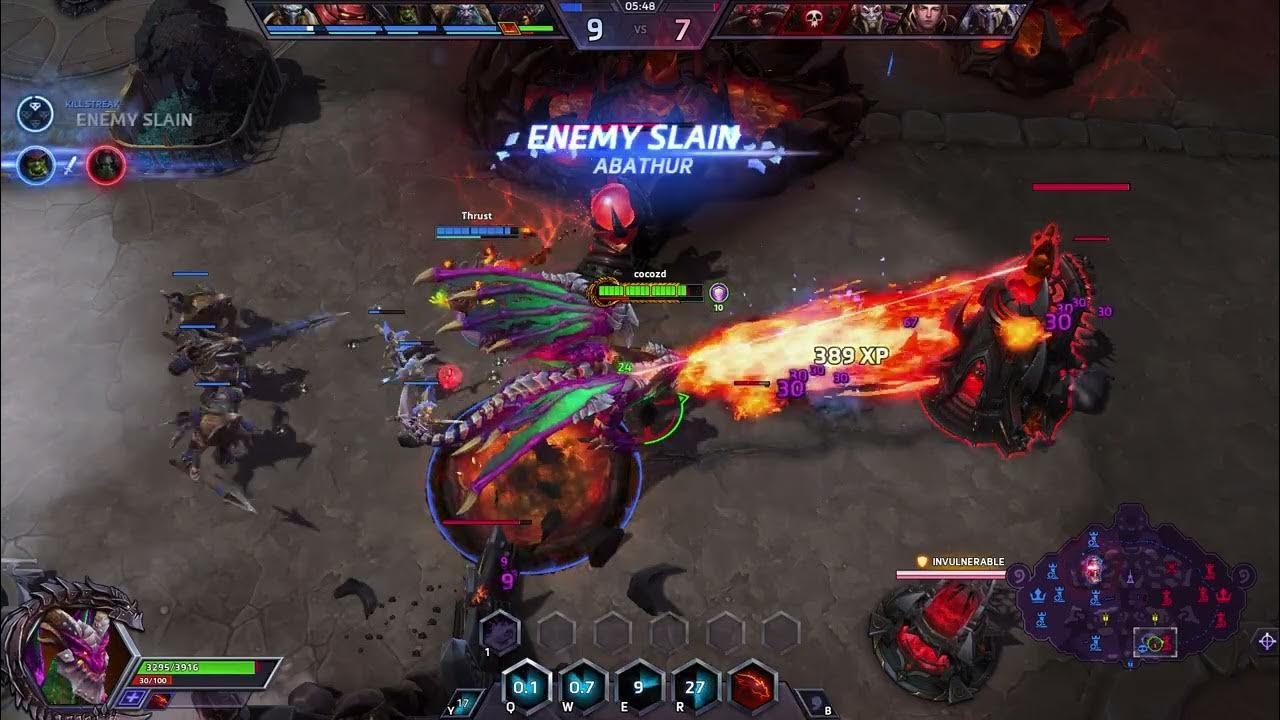Click the red-ringed slain enemy kill-feed portrait
The height and width of the screenshot is (720, 1280).
coord(105,165)
